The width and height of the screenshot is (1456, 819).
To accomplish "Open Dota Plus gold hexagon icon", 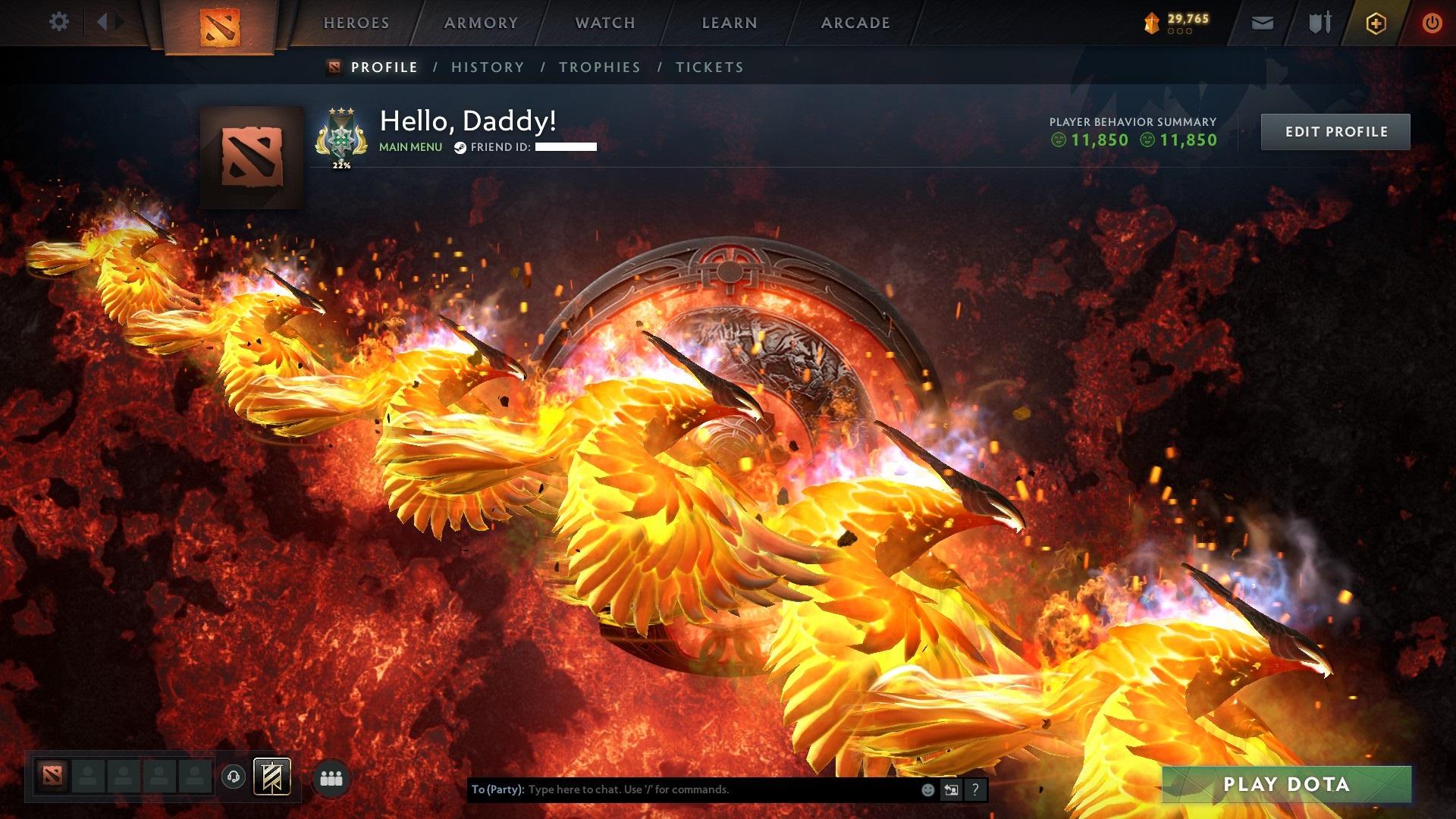I will [x=1376, y=22].
